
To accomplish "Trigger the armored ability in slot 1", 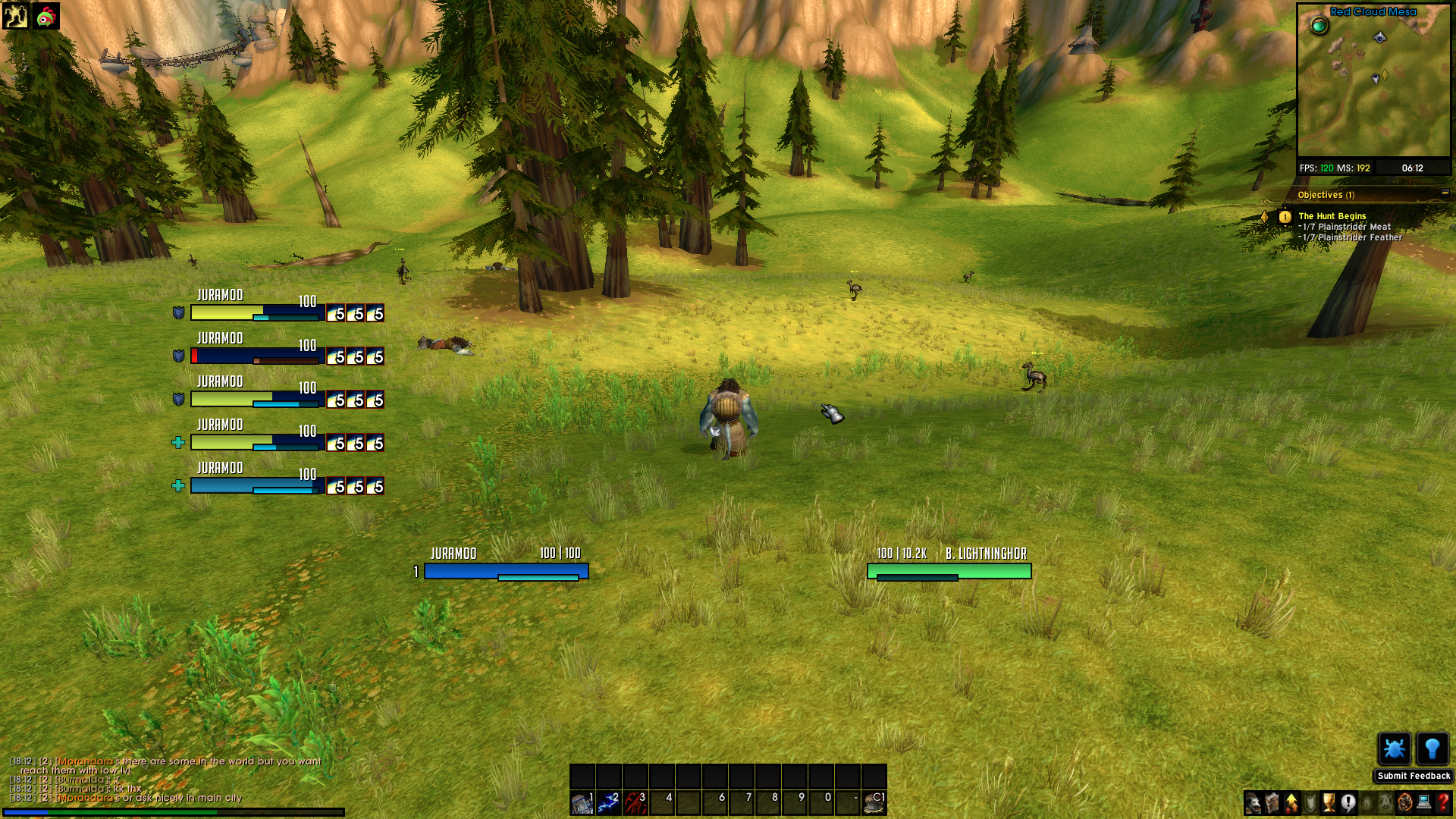I will coord(582,802).
